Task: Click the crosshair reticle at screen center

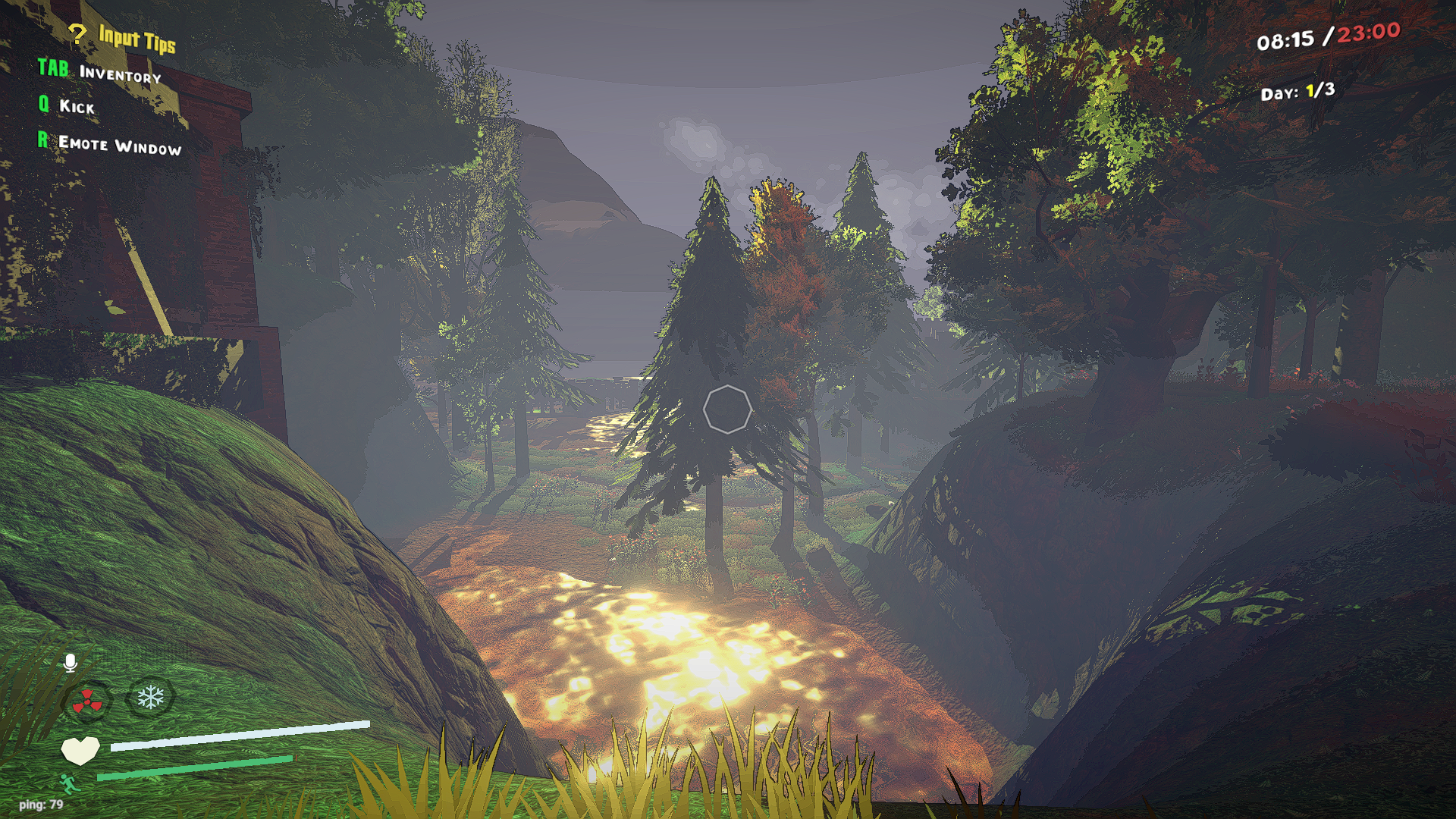Action: [x=728, y=409]
